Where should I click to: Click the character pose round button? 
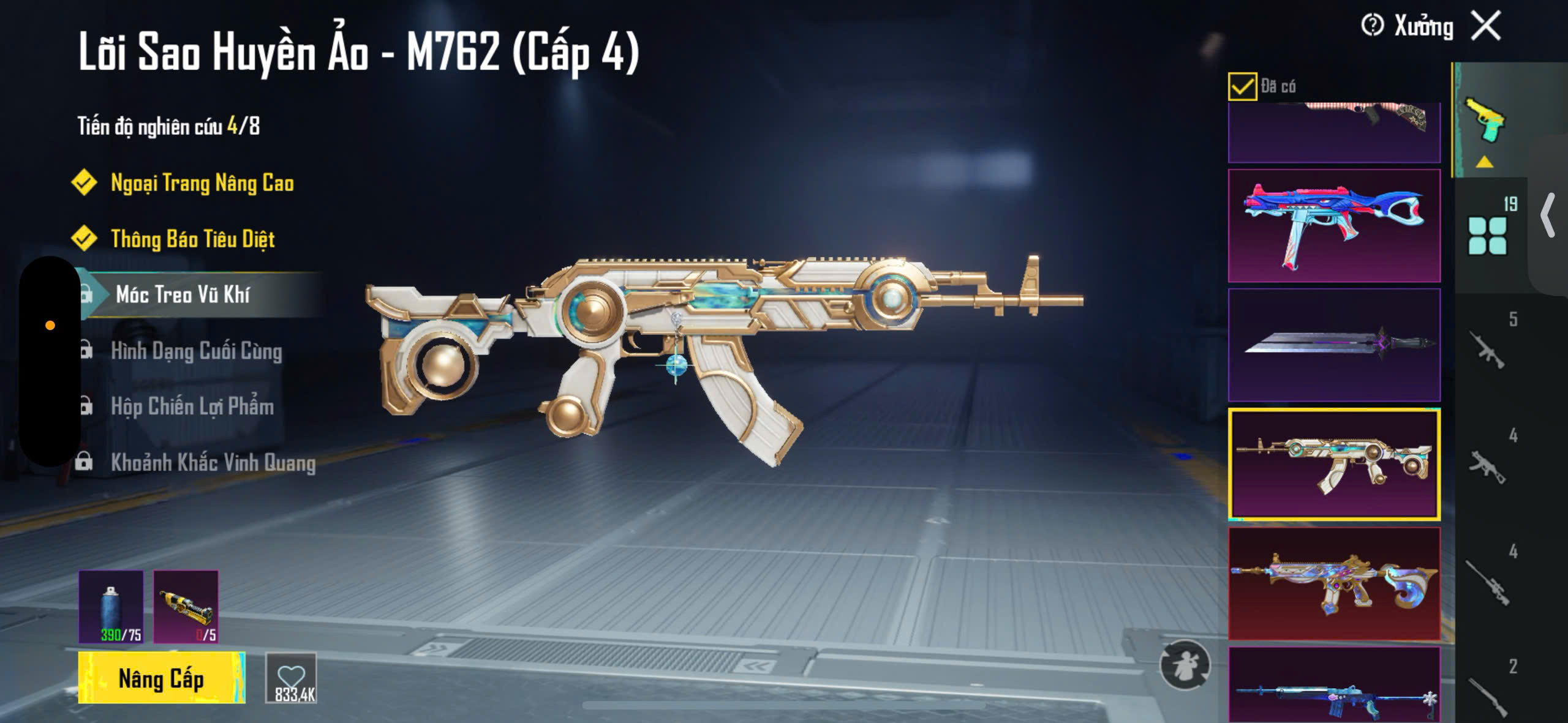pos(1185,665)
